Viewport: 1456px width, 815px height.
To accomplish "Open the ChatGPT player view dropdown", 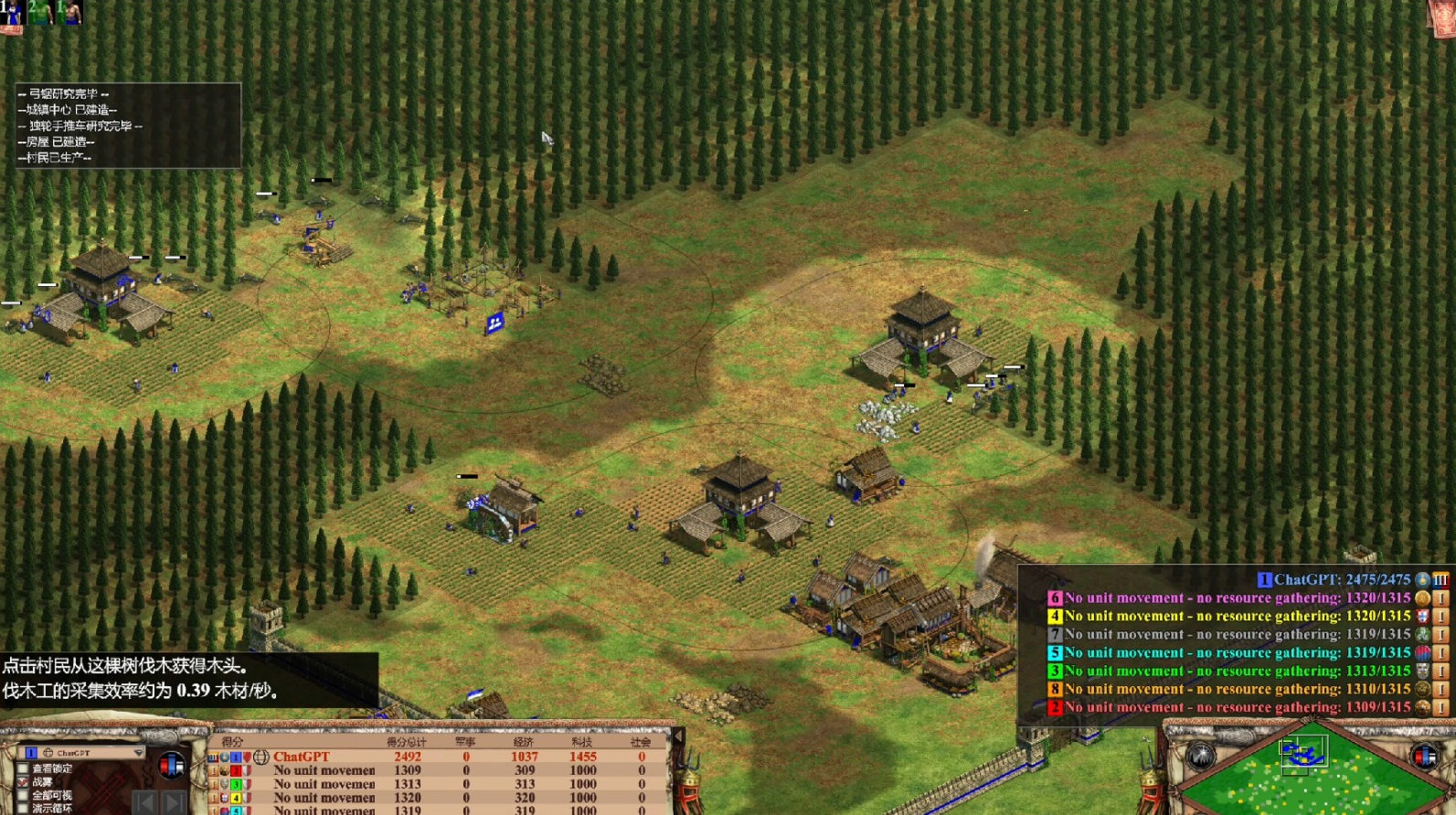I will [x=138, y=753].
